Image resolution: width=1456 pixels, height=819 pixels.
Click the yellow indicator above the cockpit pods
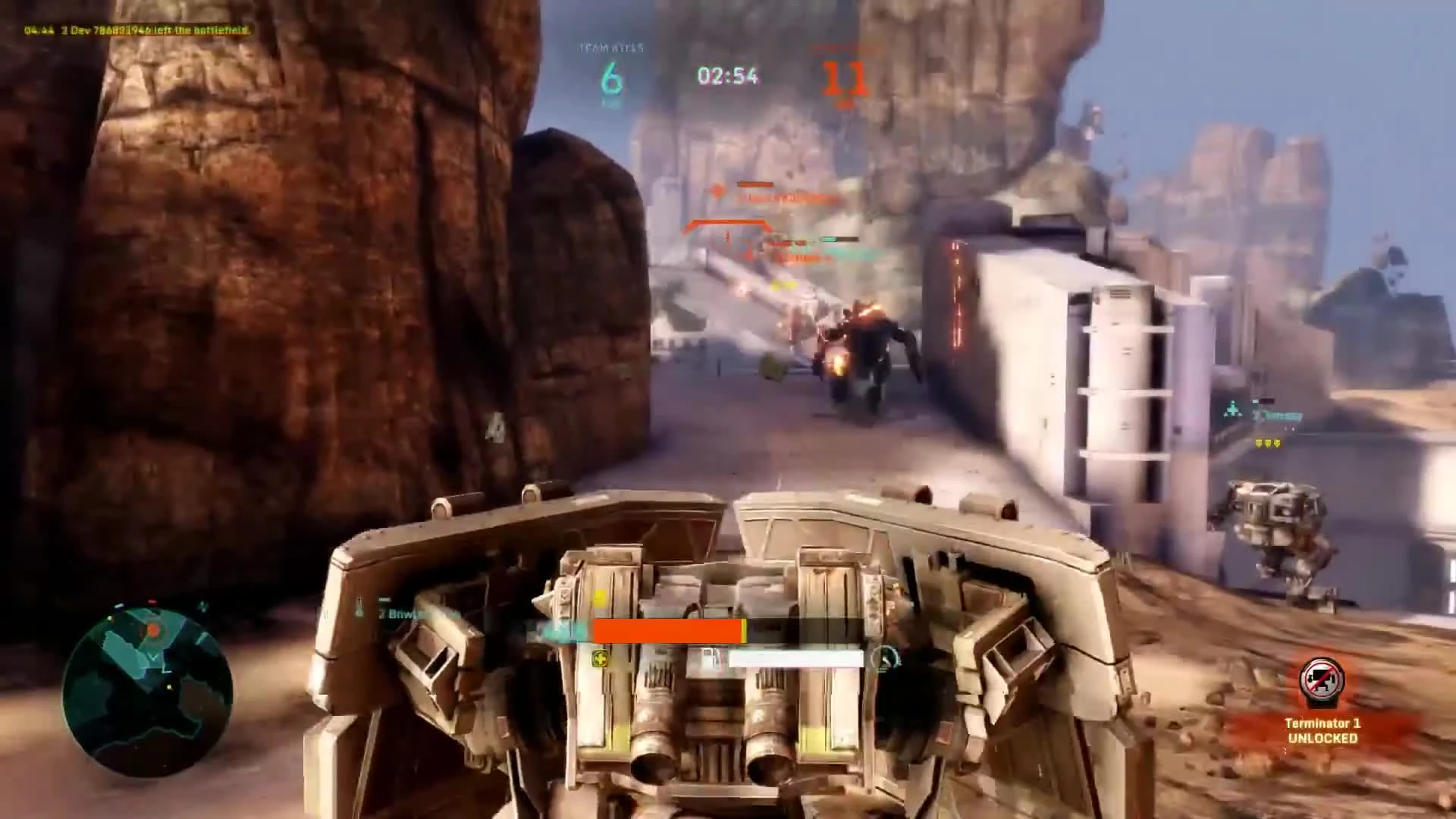coord(598,600)
